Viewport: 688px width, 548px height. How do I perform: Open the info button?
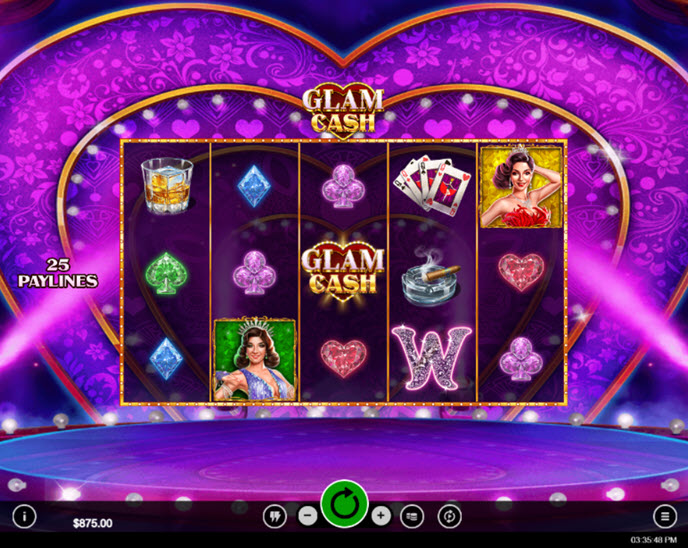23,516
